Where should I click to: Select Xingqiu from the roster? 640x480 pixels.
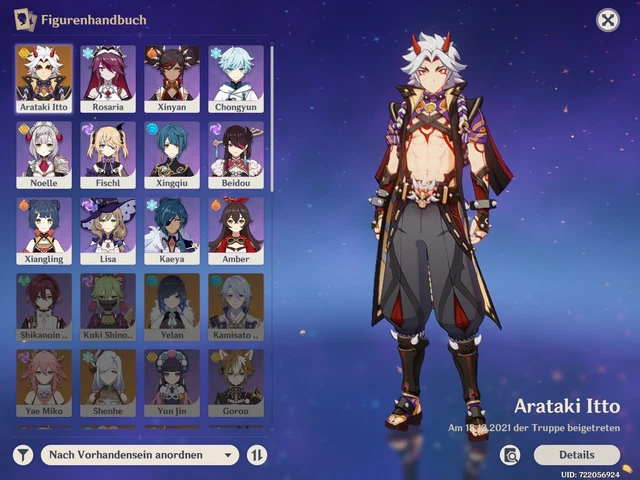172,154
